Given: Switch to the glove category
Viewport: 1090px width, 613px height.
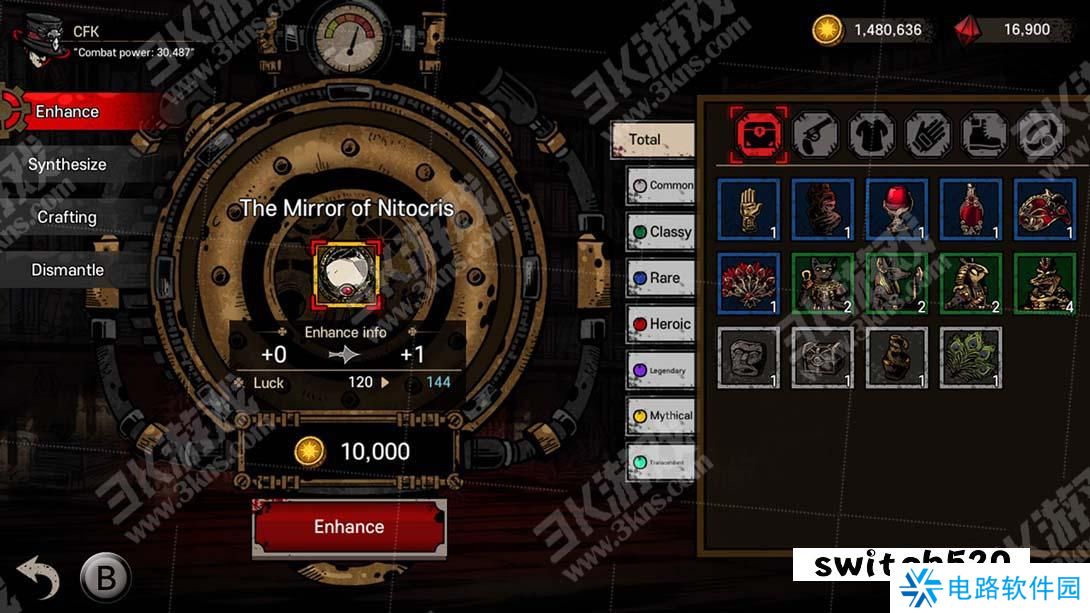Looking at the screenshot, I should pyautogui.click(x=927, y=133).
